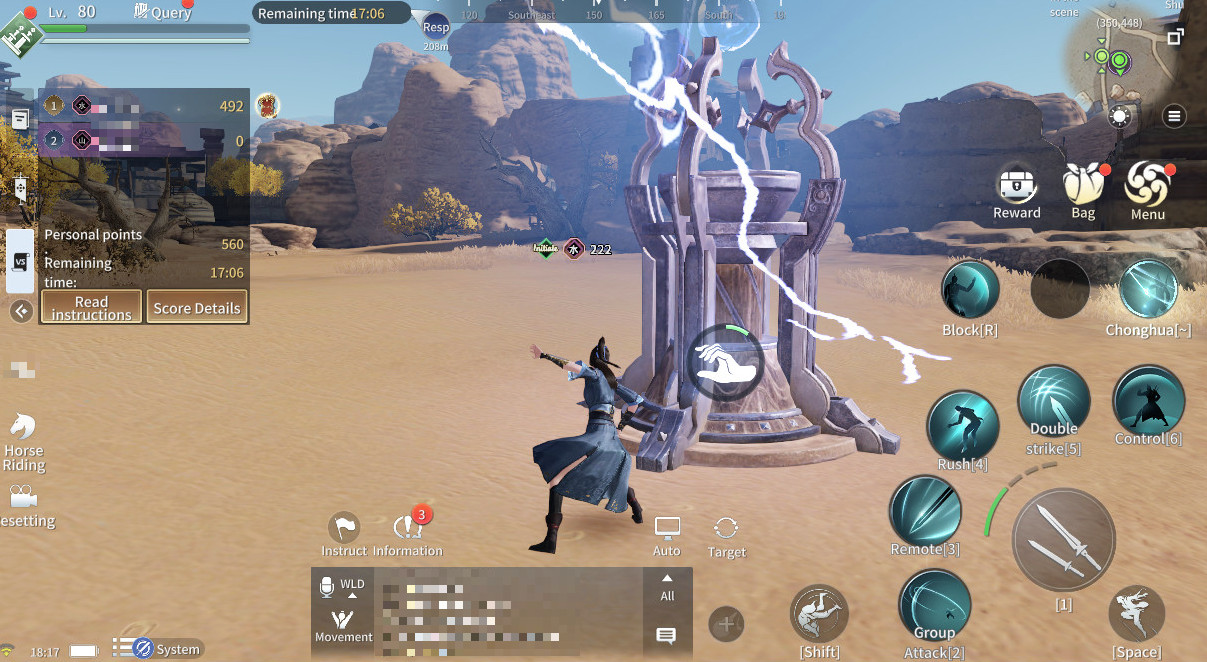The height and width of the screenshot is (662, 1207).
Task: Activate the Block skill
Action: [970, 290]
